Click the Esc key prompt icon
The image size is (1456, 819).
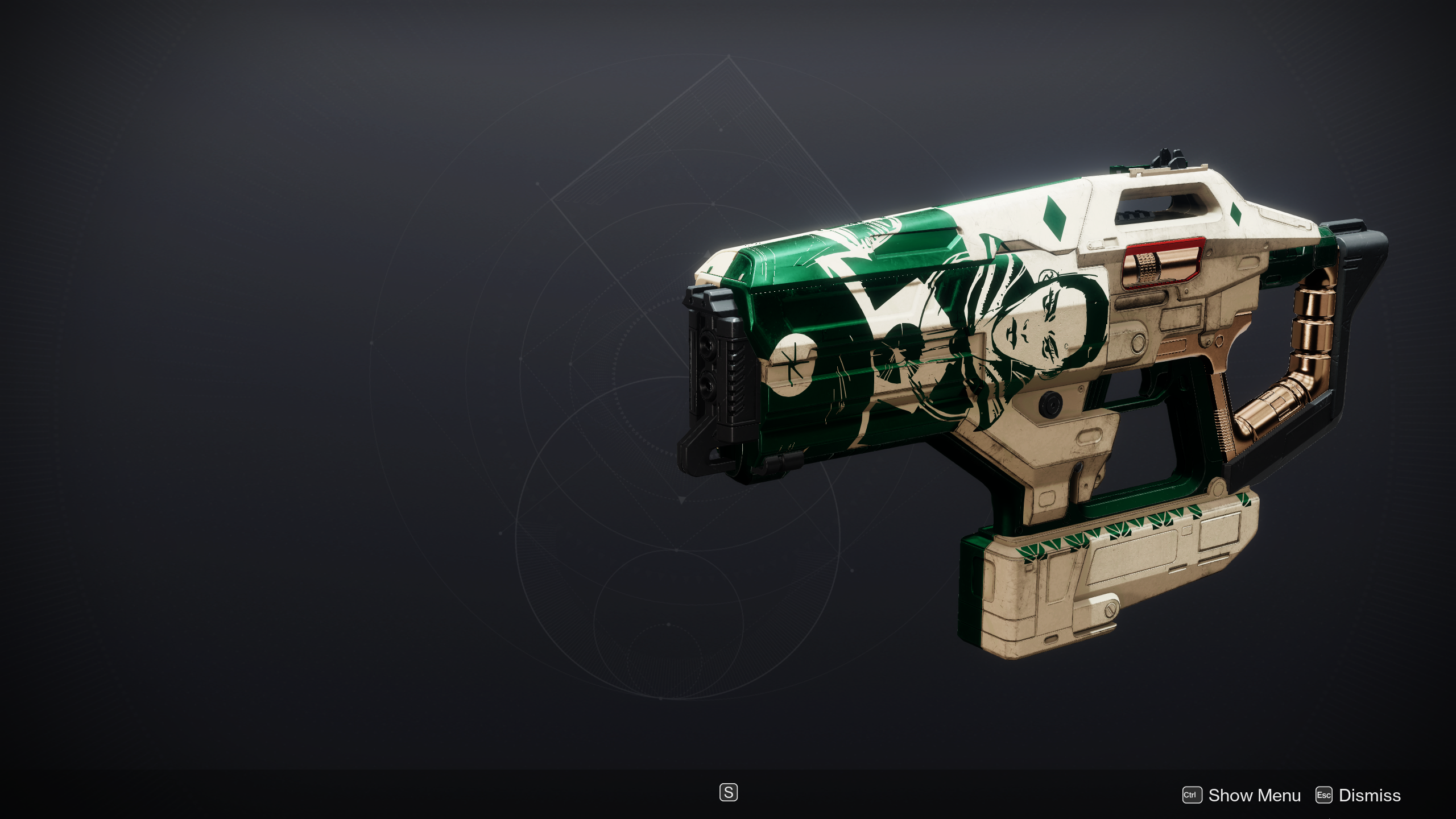[x=1323, y=795]
